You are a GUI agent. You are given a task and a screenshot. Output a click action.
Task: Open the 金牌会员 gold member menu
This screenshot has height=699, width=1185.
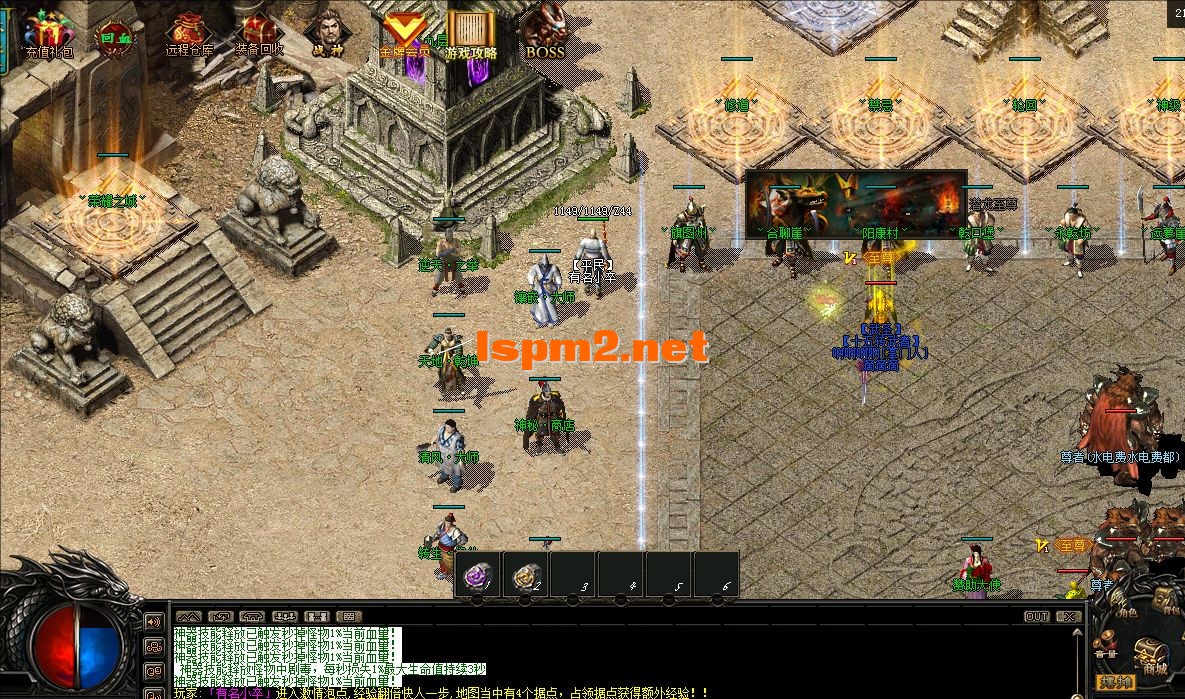point(404,34)
